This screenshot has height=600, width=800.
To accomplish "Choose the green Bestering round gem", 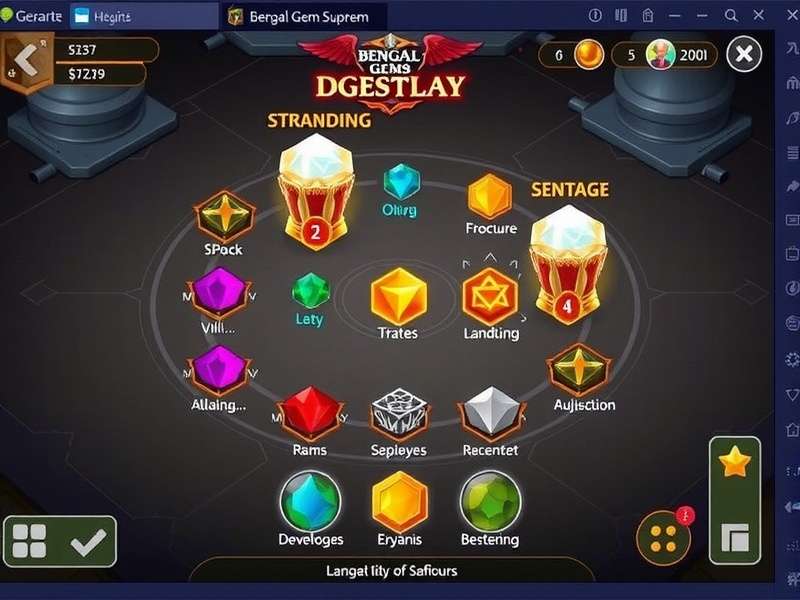I will (489, 500).
